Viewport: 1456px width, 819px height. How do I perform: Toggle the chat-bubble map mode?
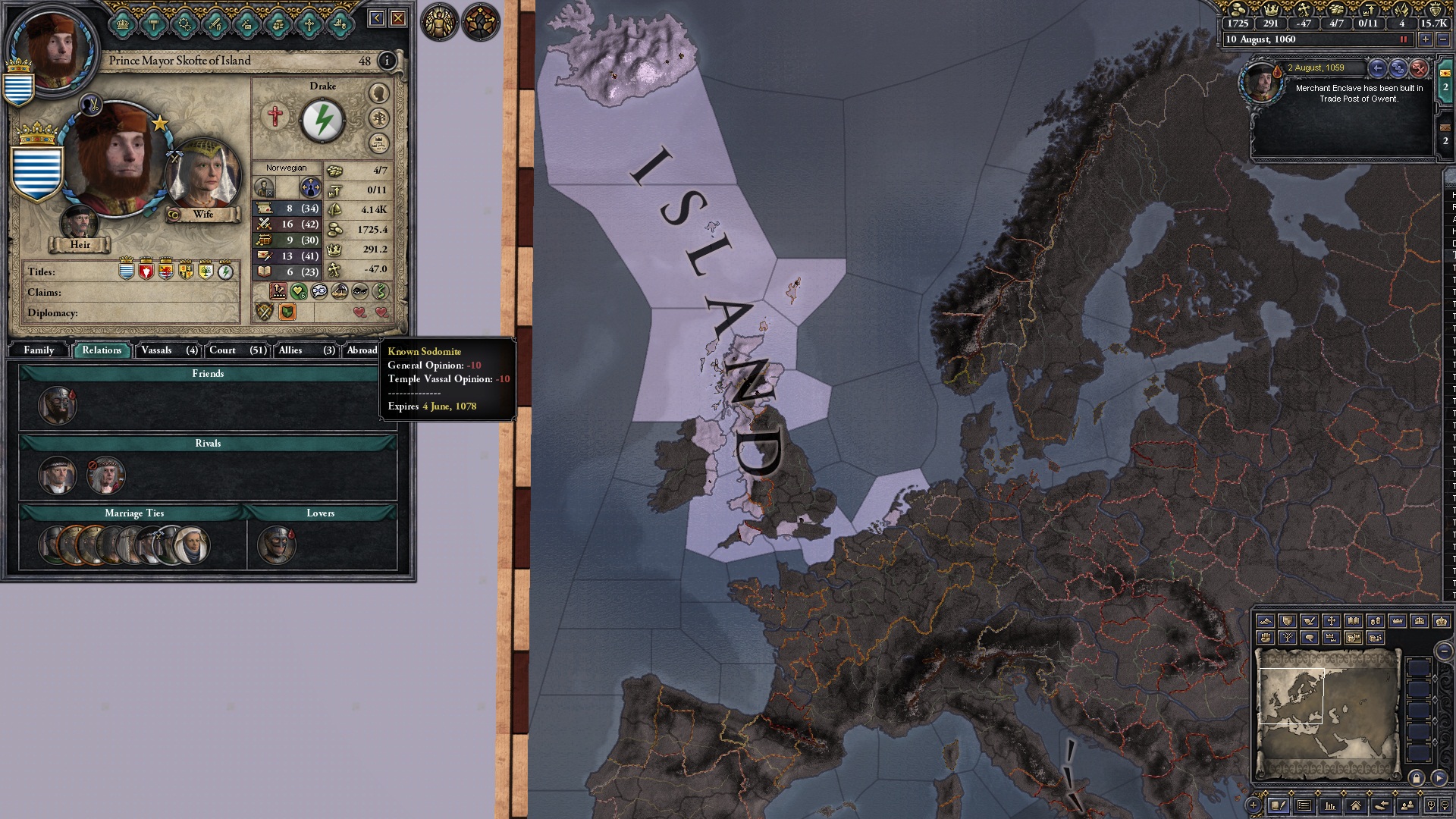tap(1309, 638)
